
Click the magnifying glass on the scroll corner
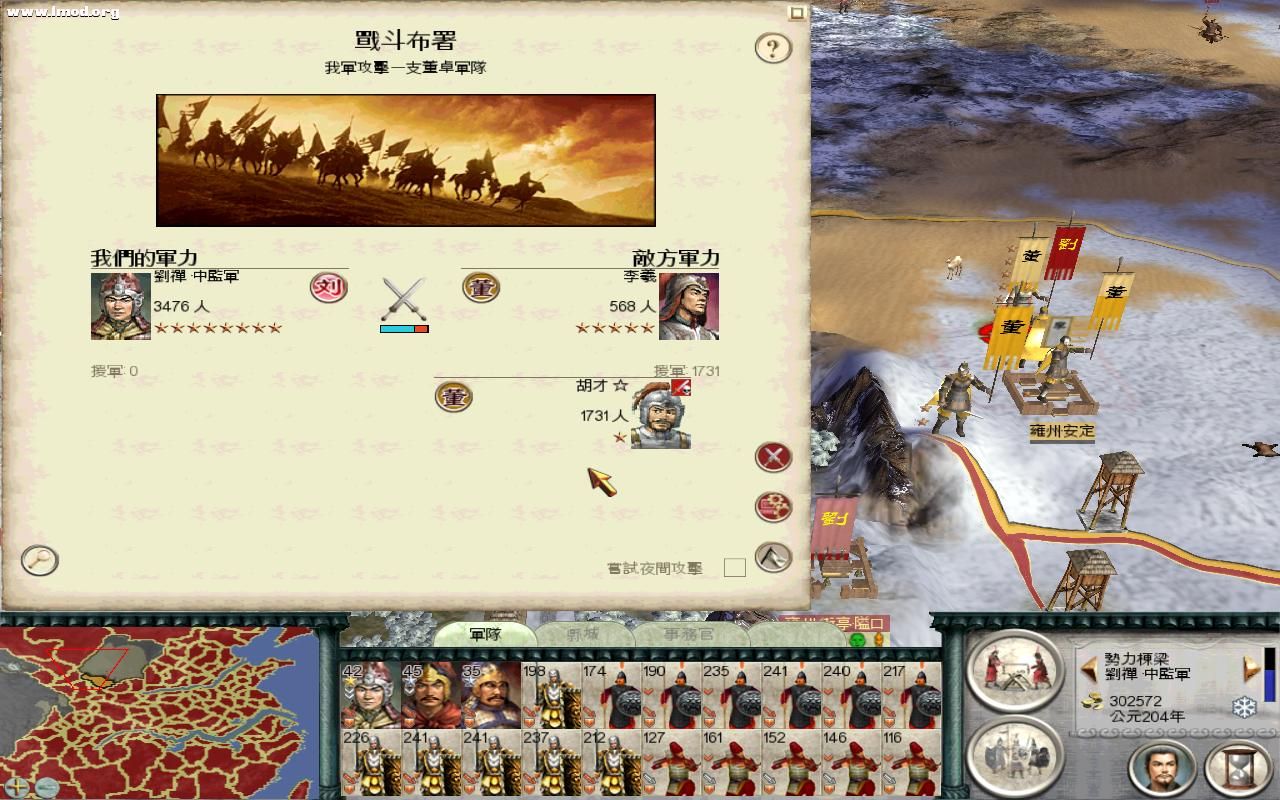pos(39,561)
